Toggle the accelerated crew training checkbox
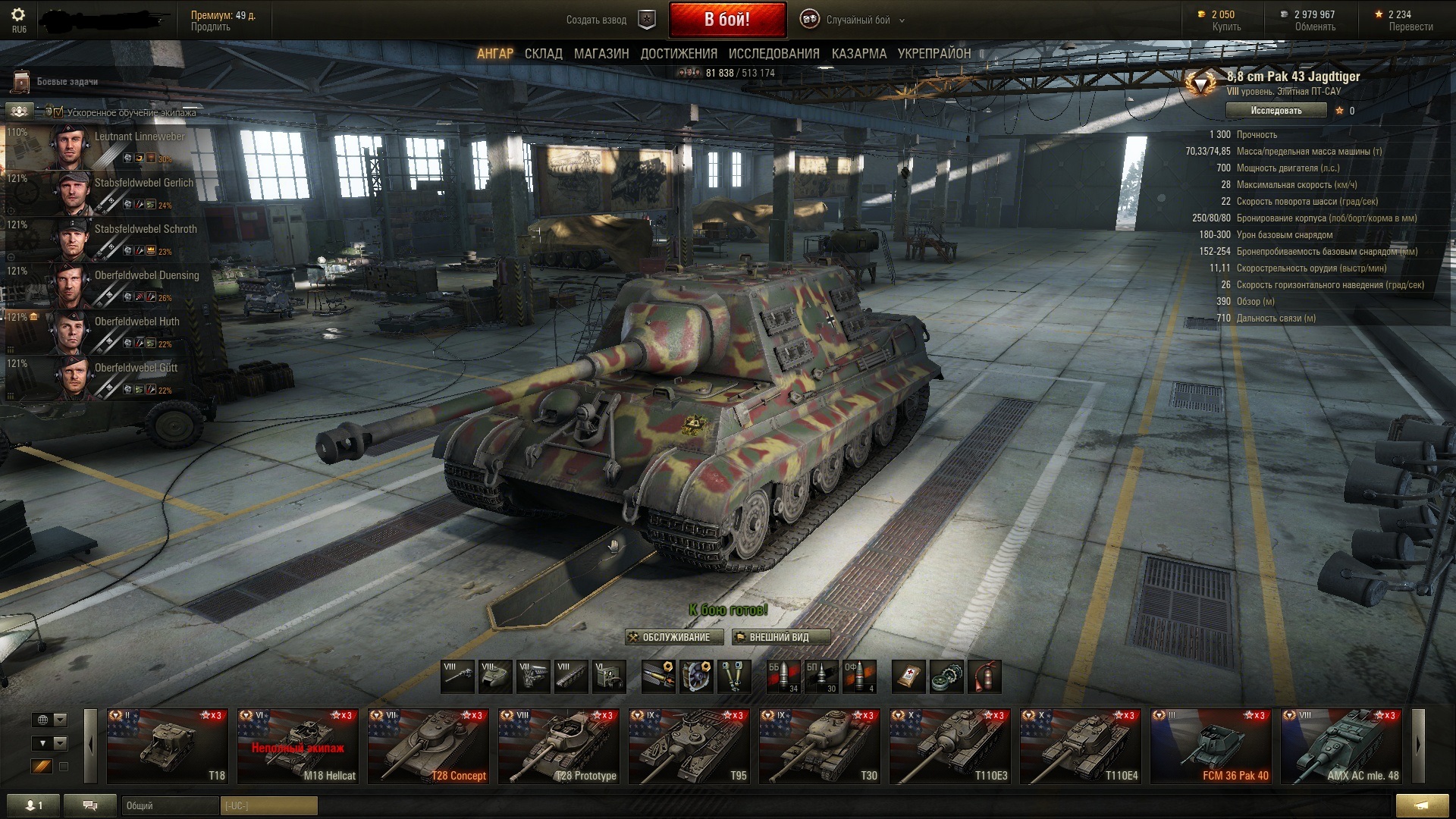Viewport: 1456px width, 819px height. [58, 112]
